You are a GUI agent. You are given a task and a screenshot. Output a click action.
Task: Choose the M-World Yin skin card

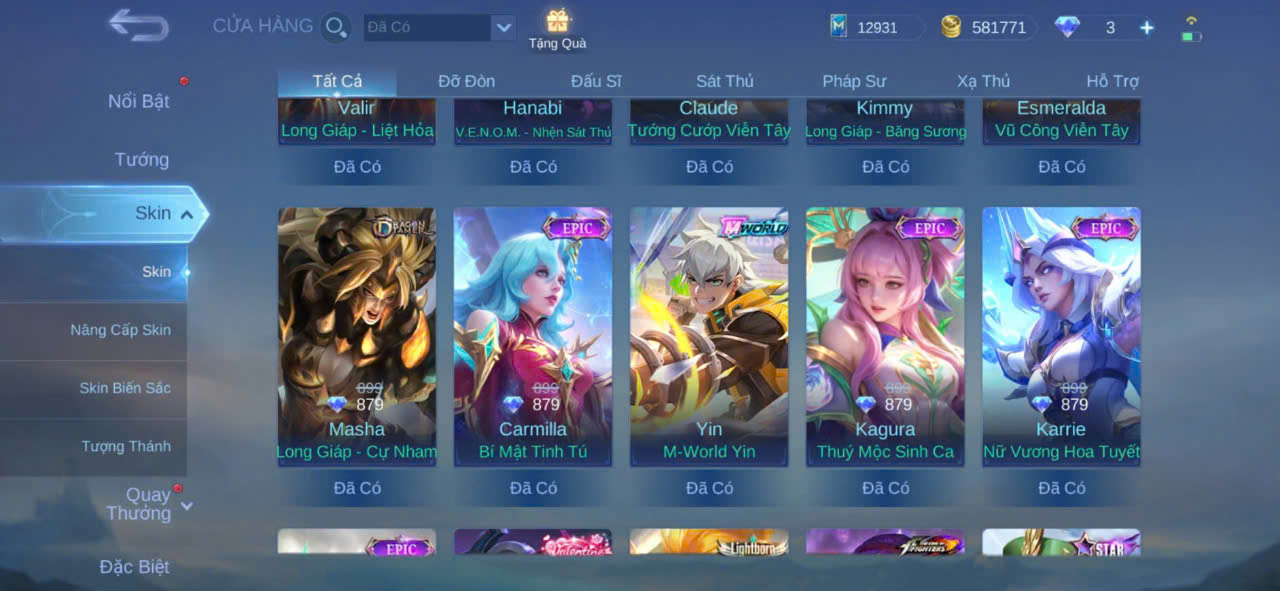click(x=709, y=335)
